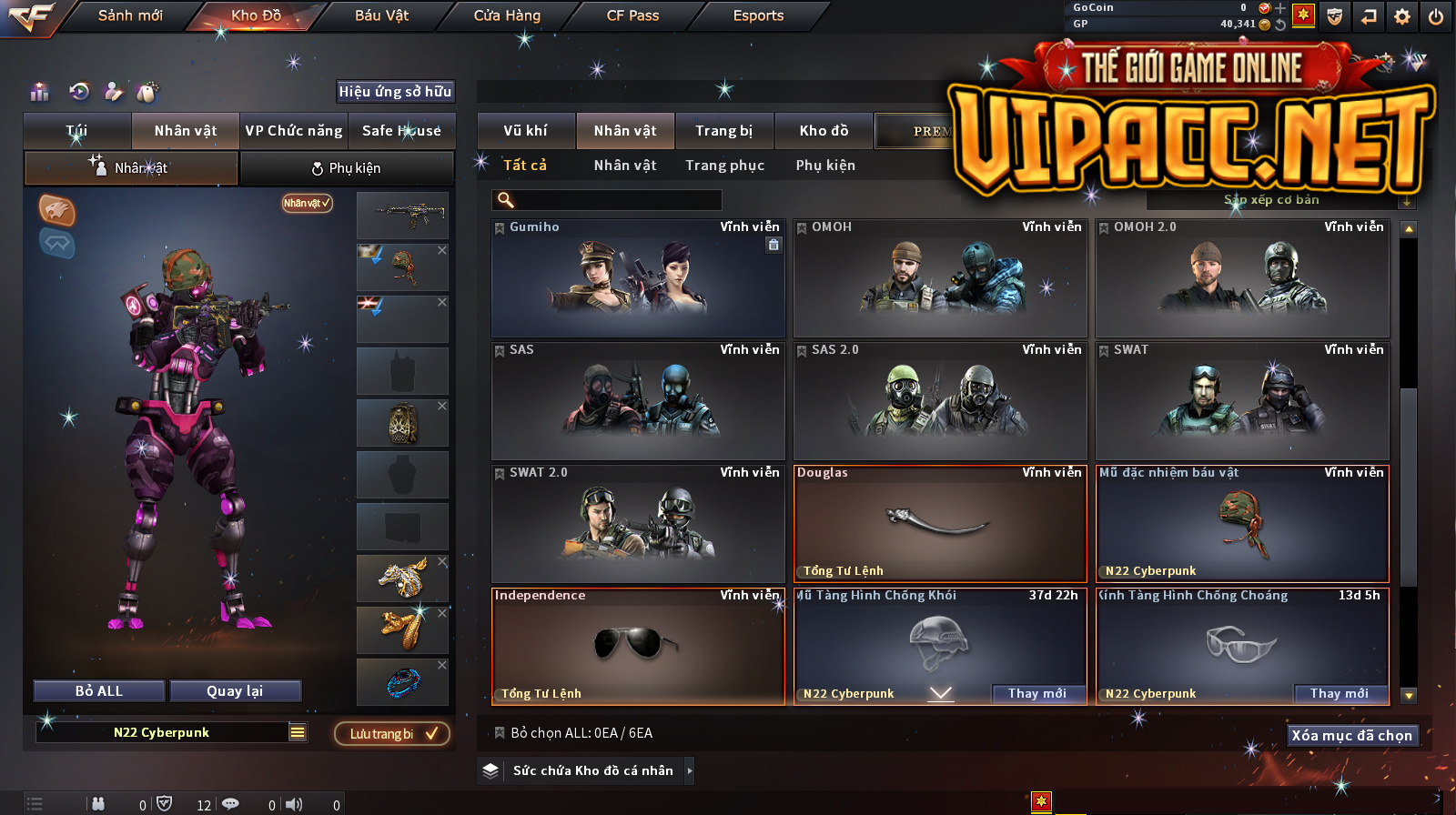Go to the Sảnh mới lobby

130,15
